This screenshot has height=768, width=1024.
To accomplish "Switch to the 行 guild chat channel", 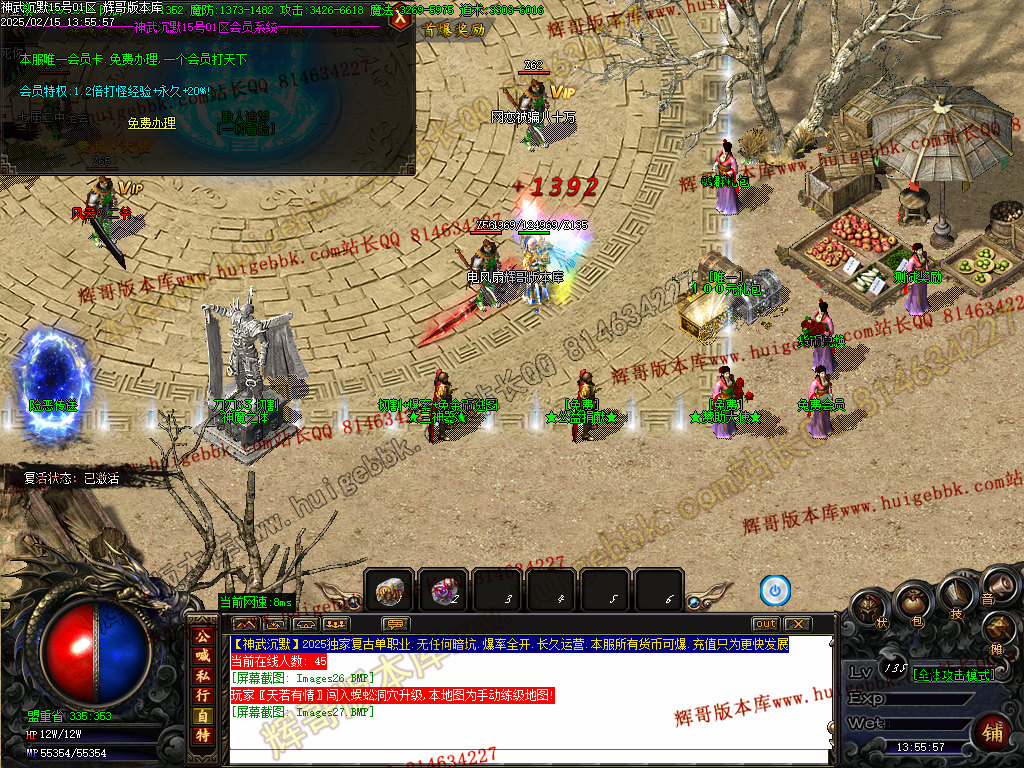I will (203, 696).
